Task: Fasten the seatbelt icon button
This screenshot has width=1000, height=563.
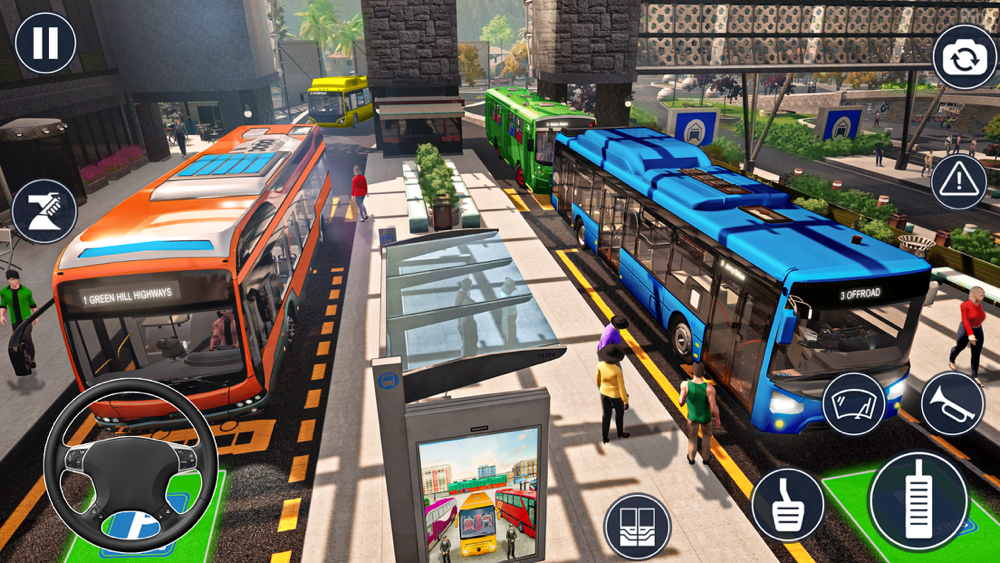Action: (43, 211)
